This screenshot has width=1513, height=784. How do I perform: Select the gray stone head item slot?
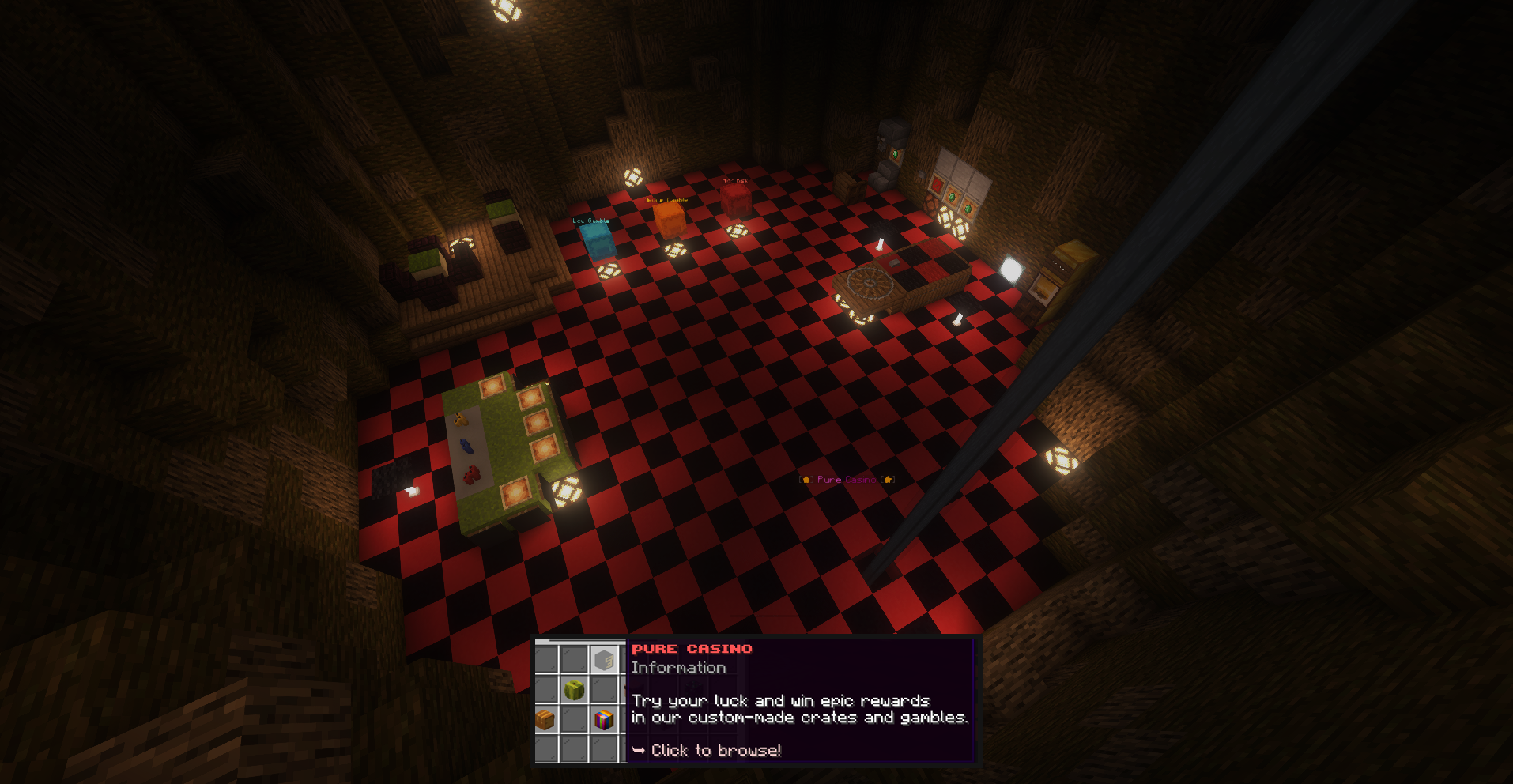point(604,659)
